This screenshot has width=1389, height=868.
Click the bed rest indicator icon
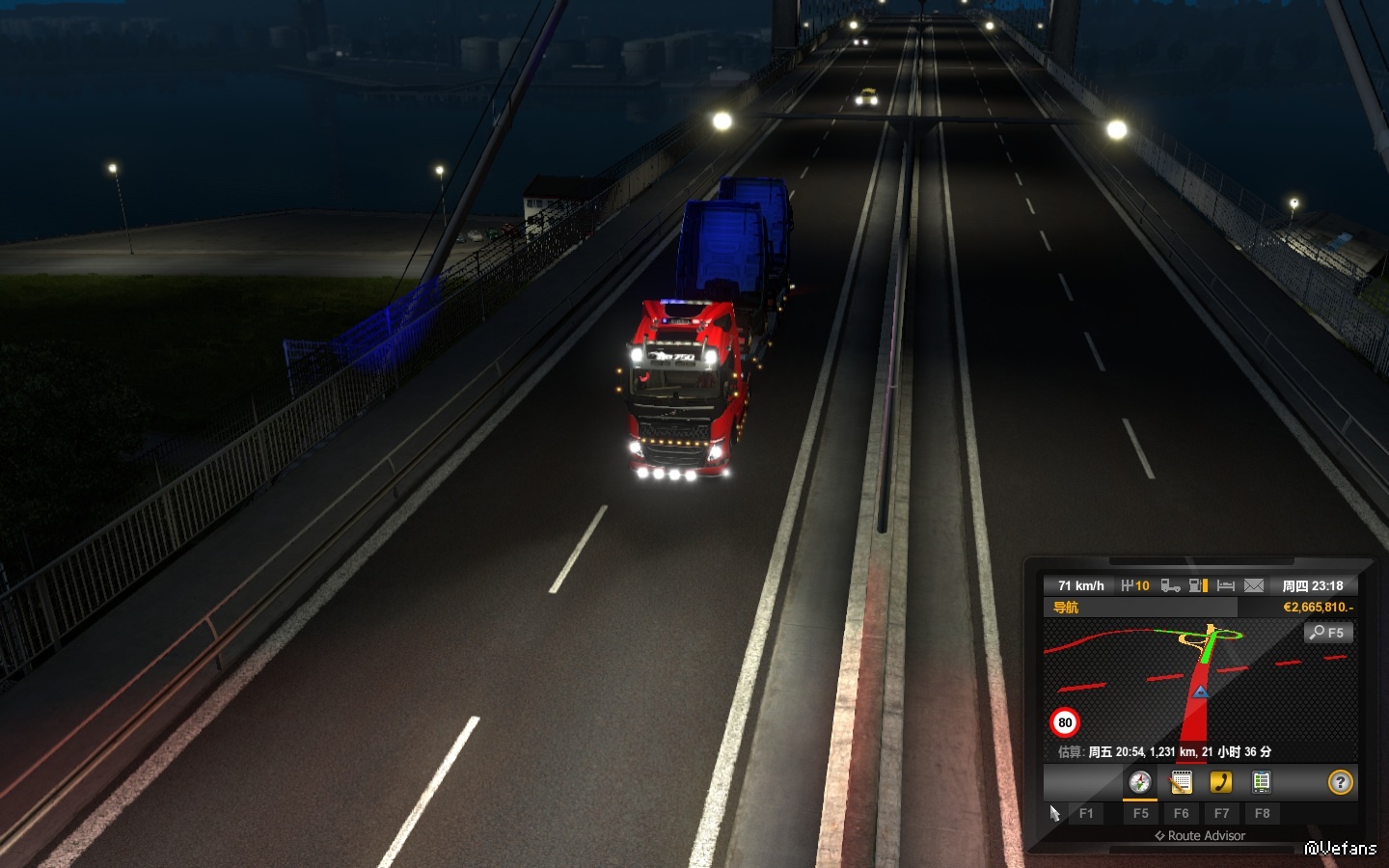click(1226, 585)
